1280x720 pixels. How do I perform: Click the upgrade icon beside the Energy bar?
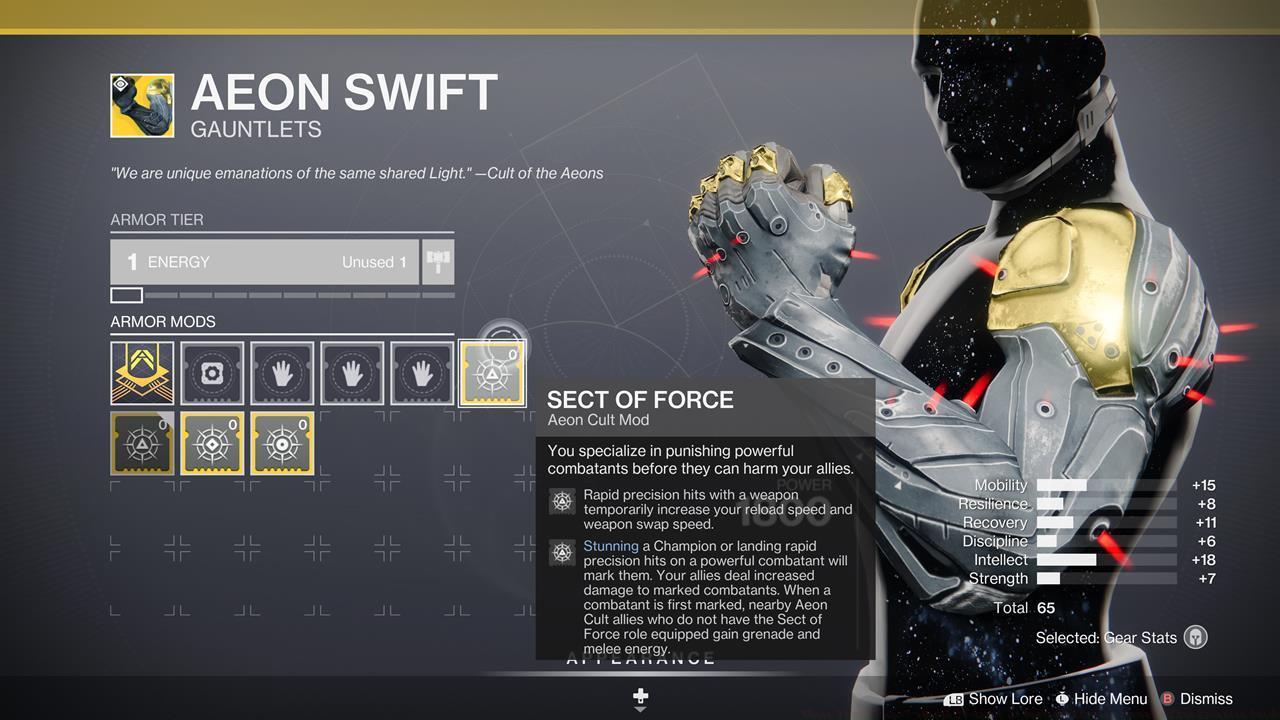(437, 261)
